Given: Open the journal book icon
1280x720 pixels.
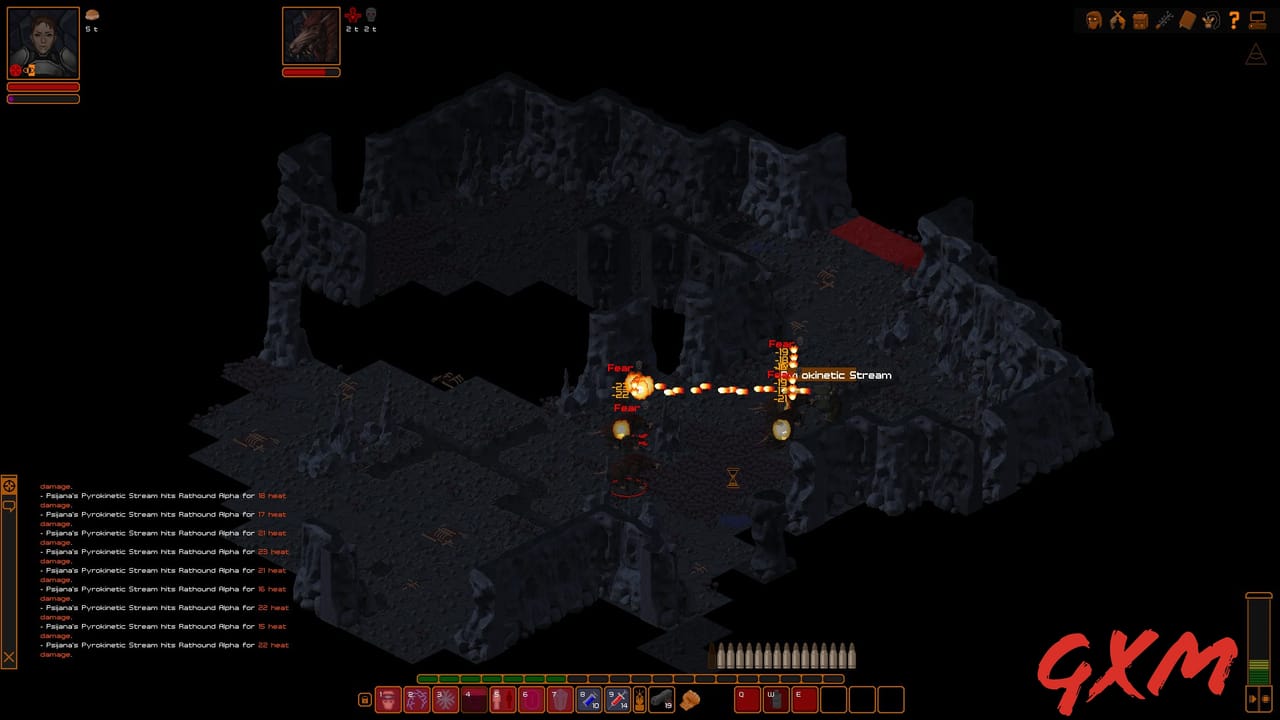Looking at the screenshot, I should click(1186, 18).
